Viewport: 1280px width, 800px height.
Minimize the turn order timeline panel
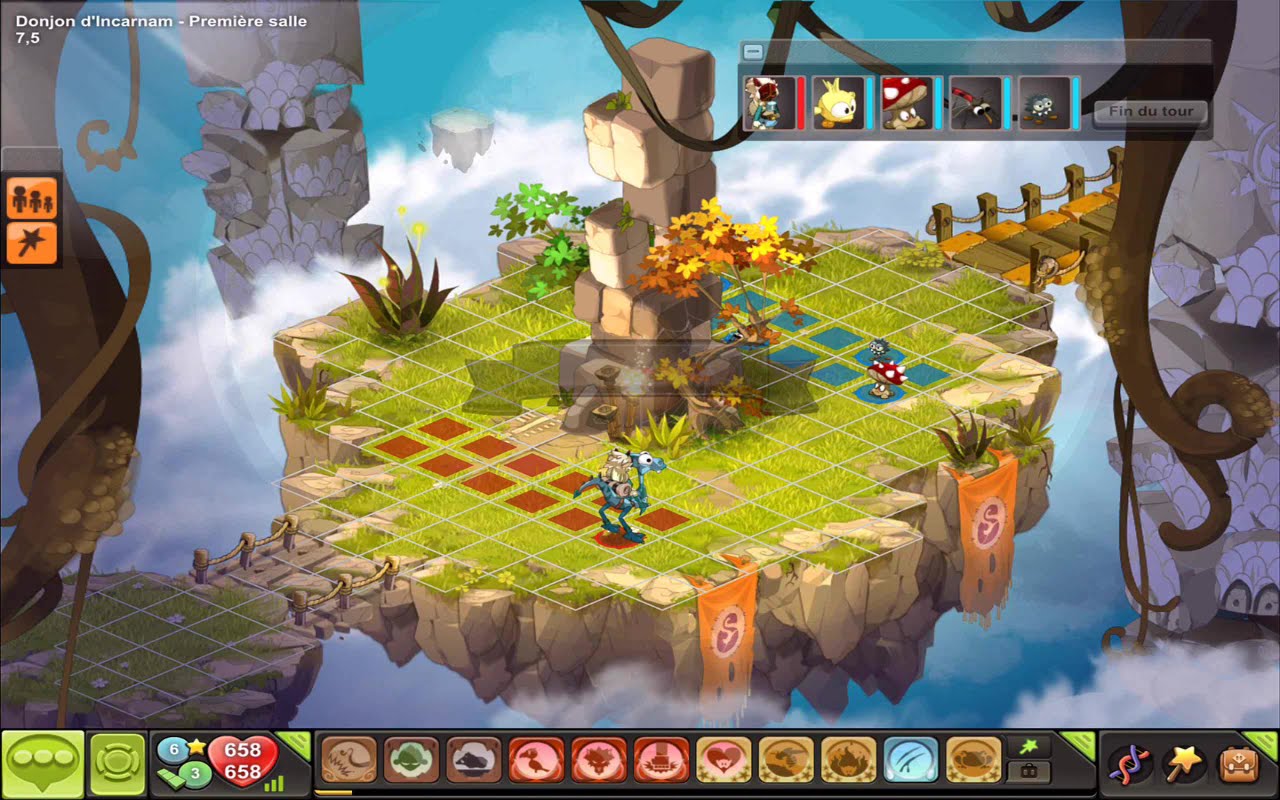click(754, 52)
